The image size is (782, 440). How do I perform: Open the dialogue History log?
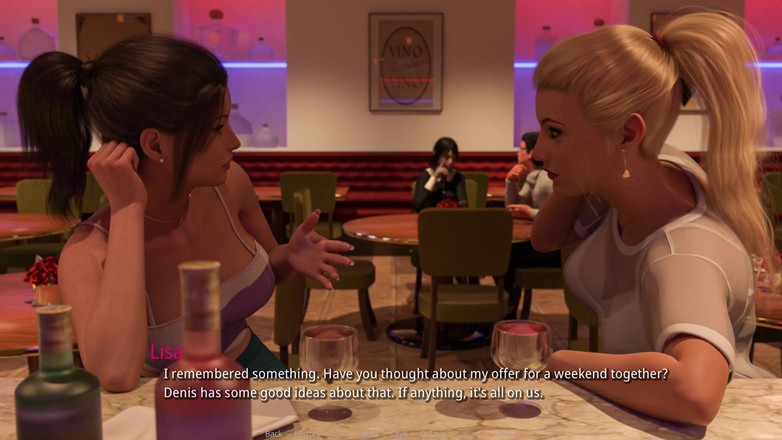click(307, 434)
